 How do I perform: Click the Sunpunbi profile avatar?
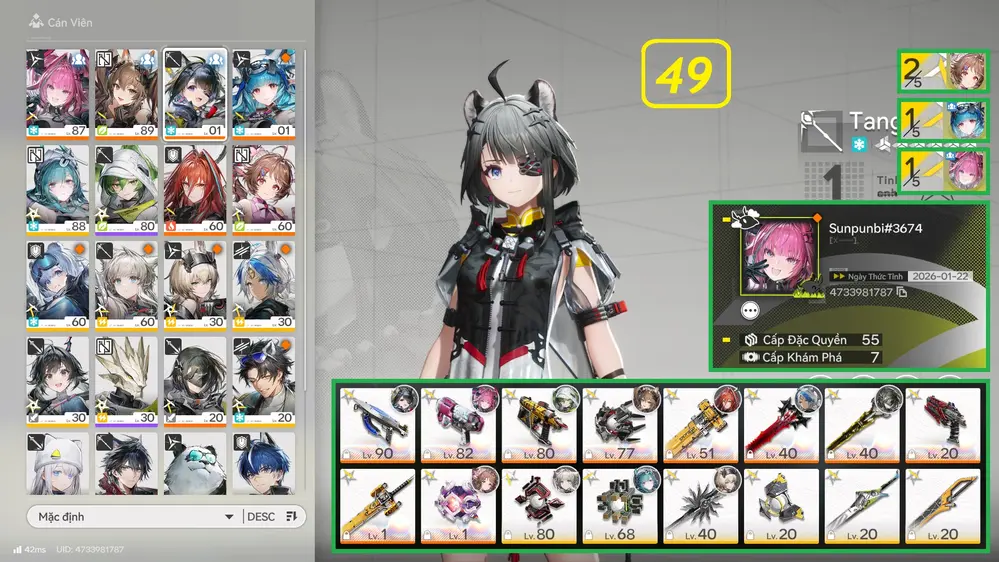click(x=777, y=259)
